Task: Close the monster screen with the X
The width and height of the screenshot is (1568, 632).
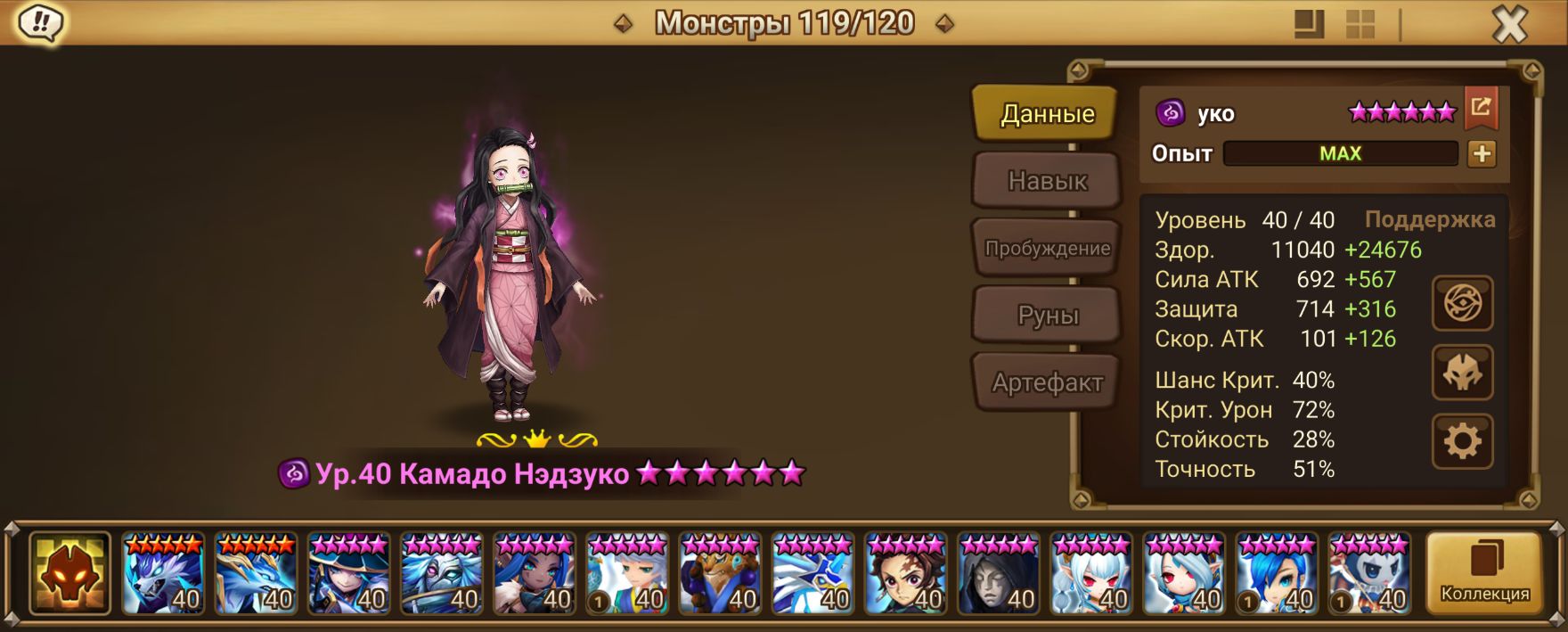Action: click(x=1509, y=24)
